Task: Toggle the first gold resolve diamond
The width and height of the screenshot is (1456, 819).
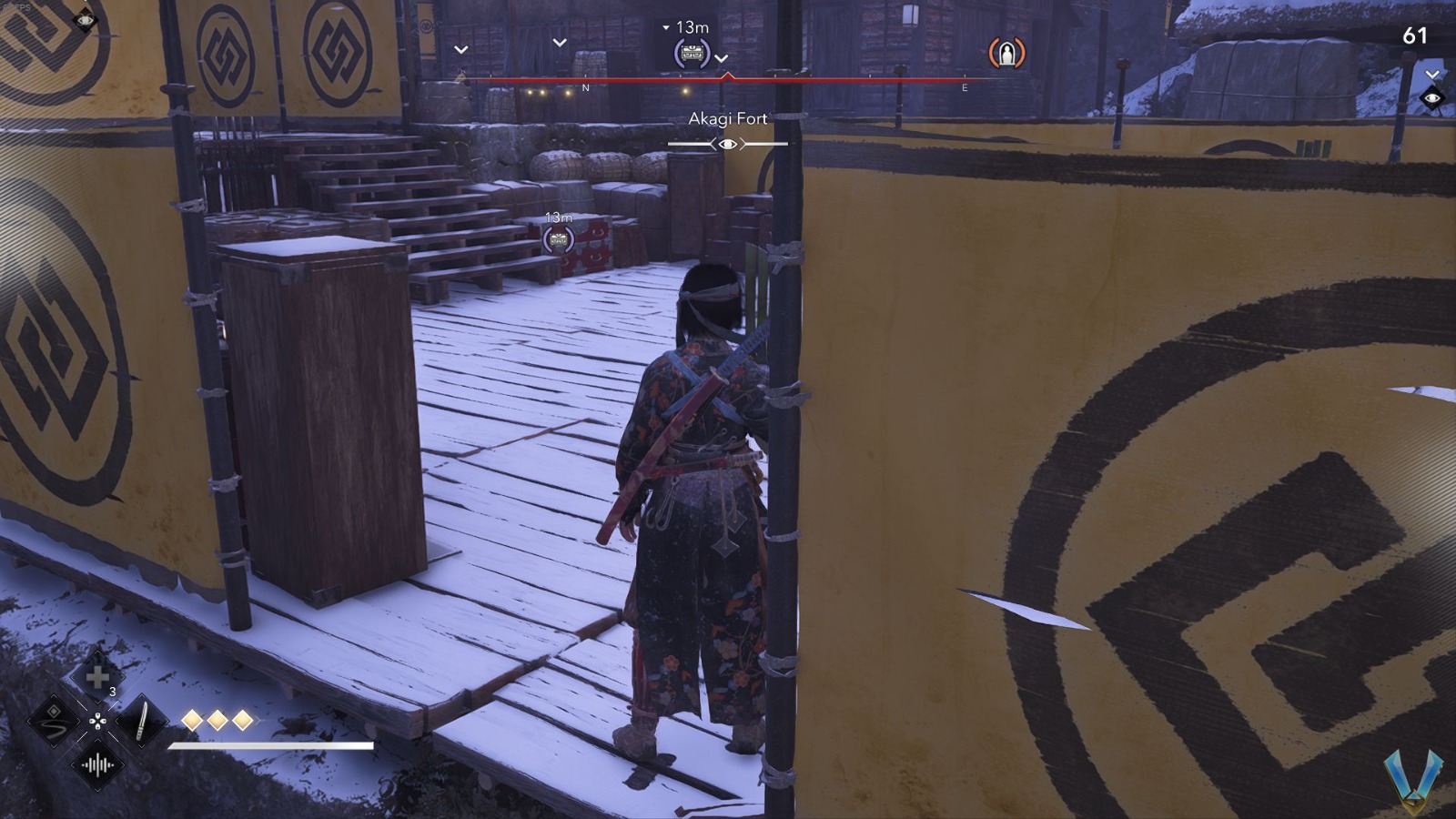Action: [x=192, y=719]
